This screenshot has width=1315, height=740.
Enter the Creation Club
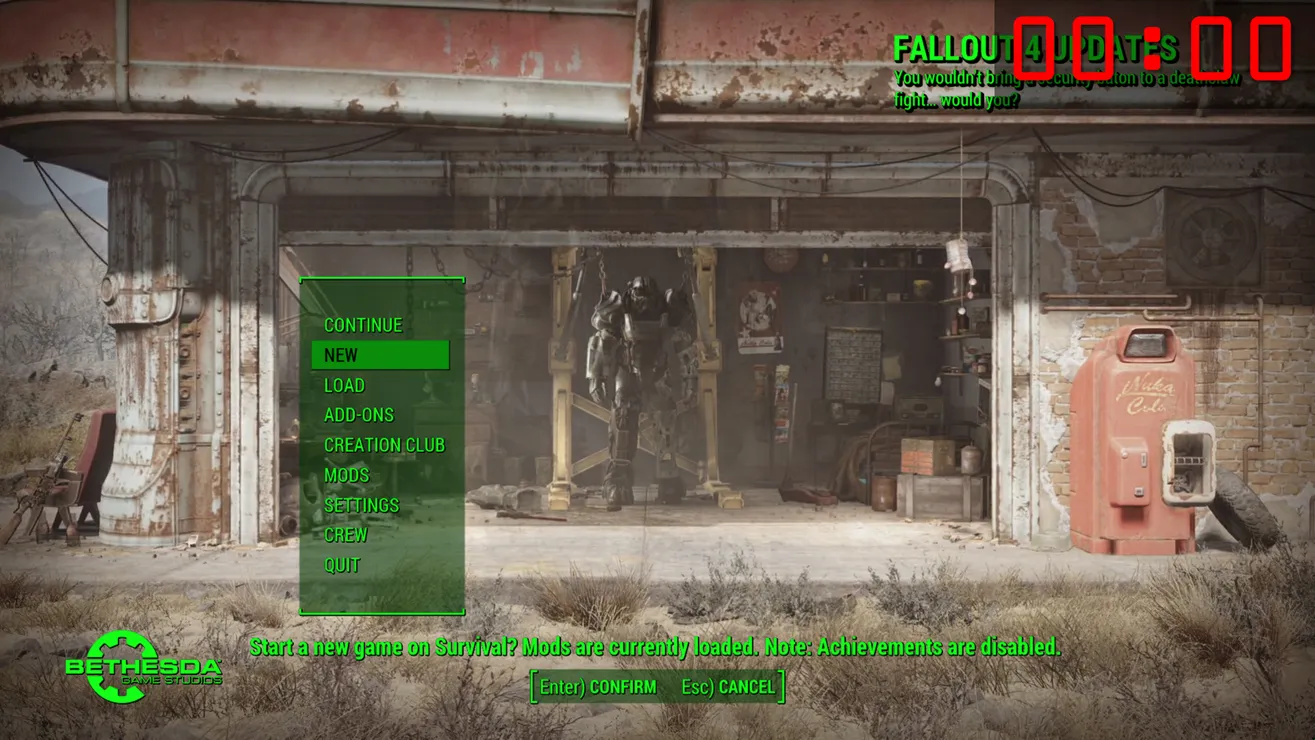384,445
